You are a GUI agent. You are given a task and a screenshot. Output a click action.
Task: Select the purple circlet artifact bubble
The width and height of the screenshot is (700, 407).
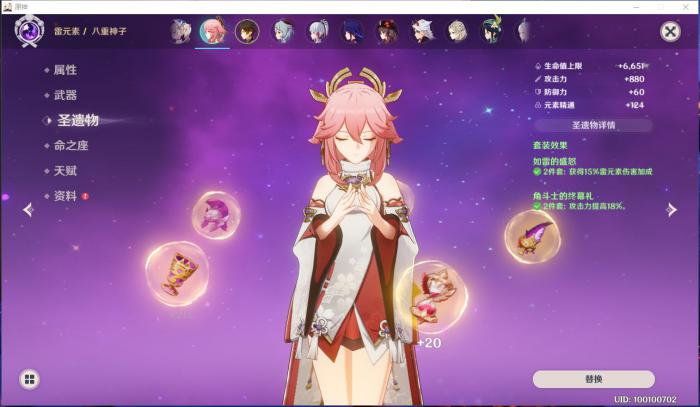coord(215,215)
